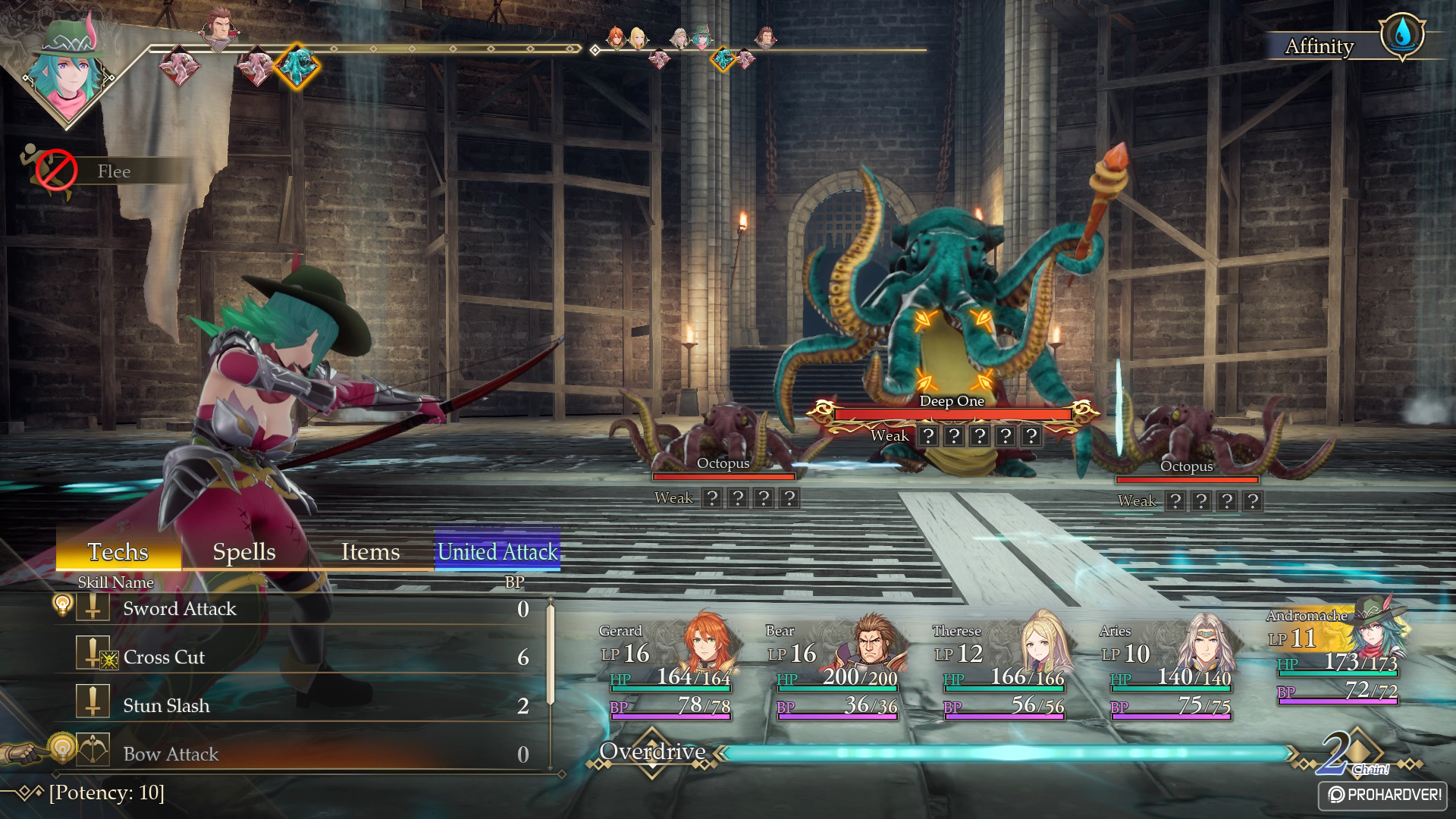Select the Items tab
The image size is (1456, 819).
point(370,552)
